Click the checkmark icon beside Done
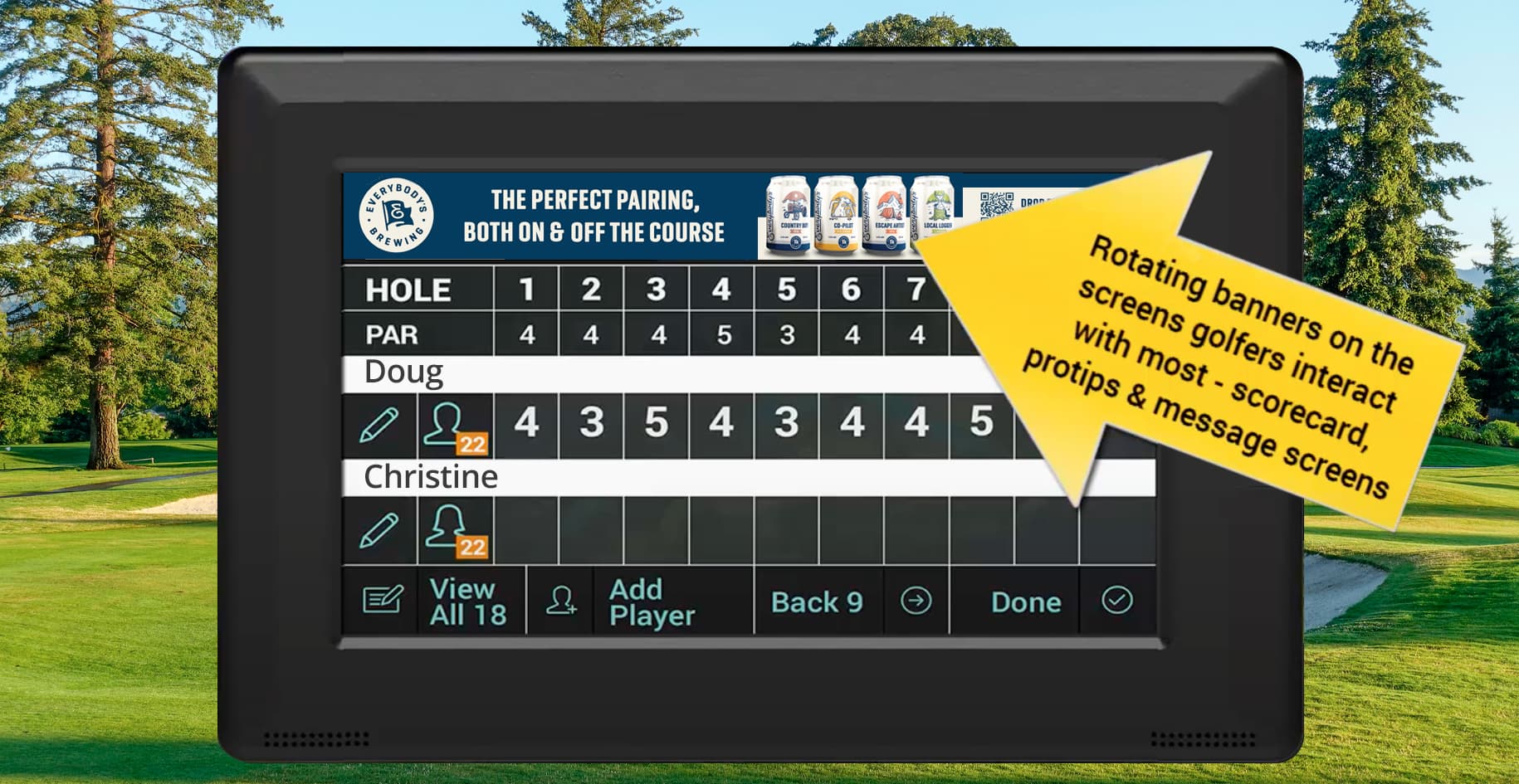The image size is (1519, 784). tap(1117, 601)
